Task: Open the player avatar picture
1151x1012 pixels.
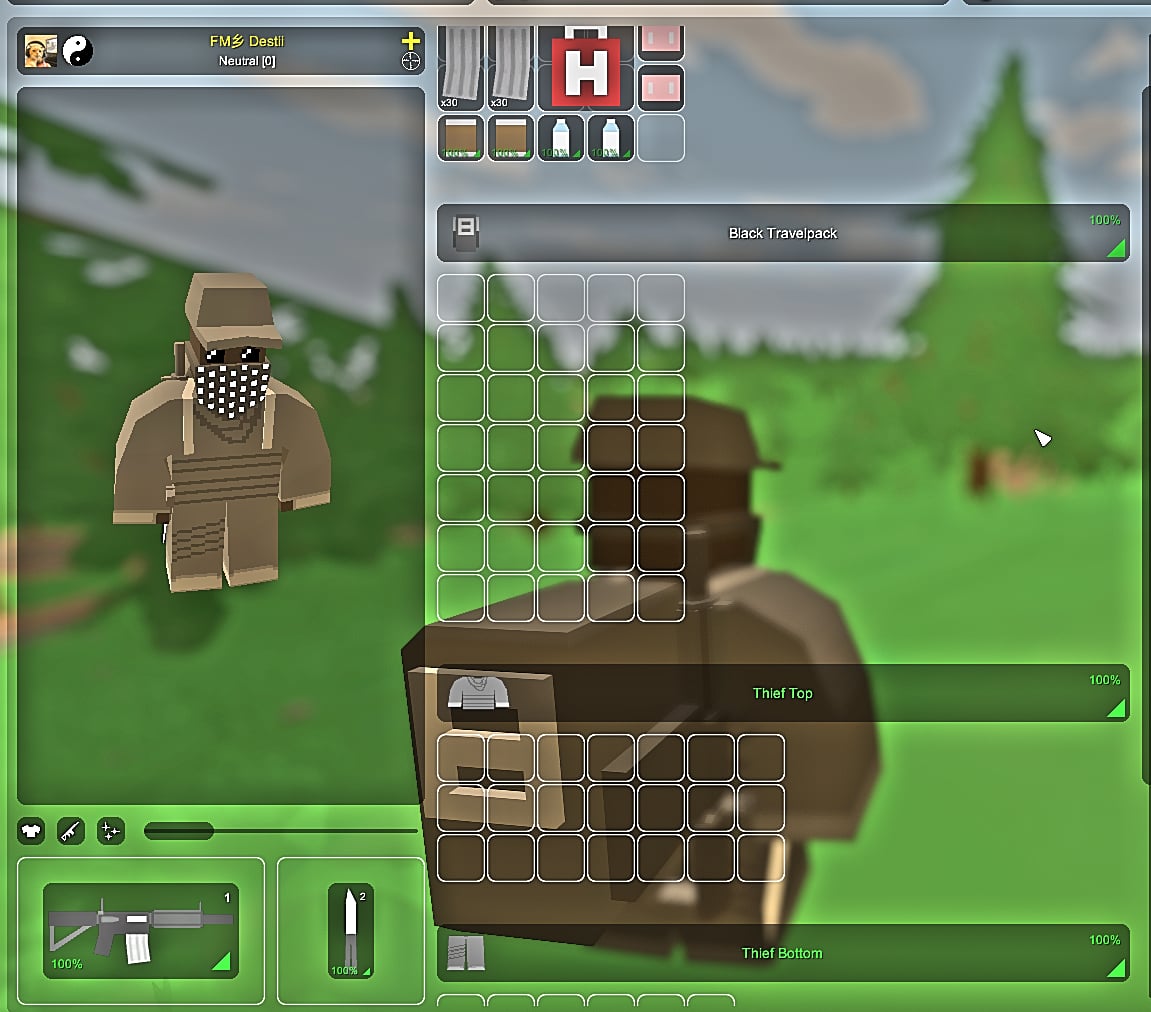Action: pyautogui.click(x=41, y=51)
